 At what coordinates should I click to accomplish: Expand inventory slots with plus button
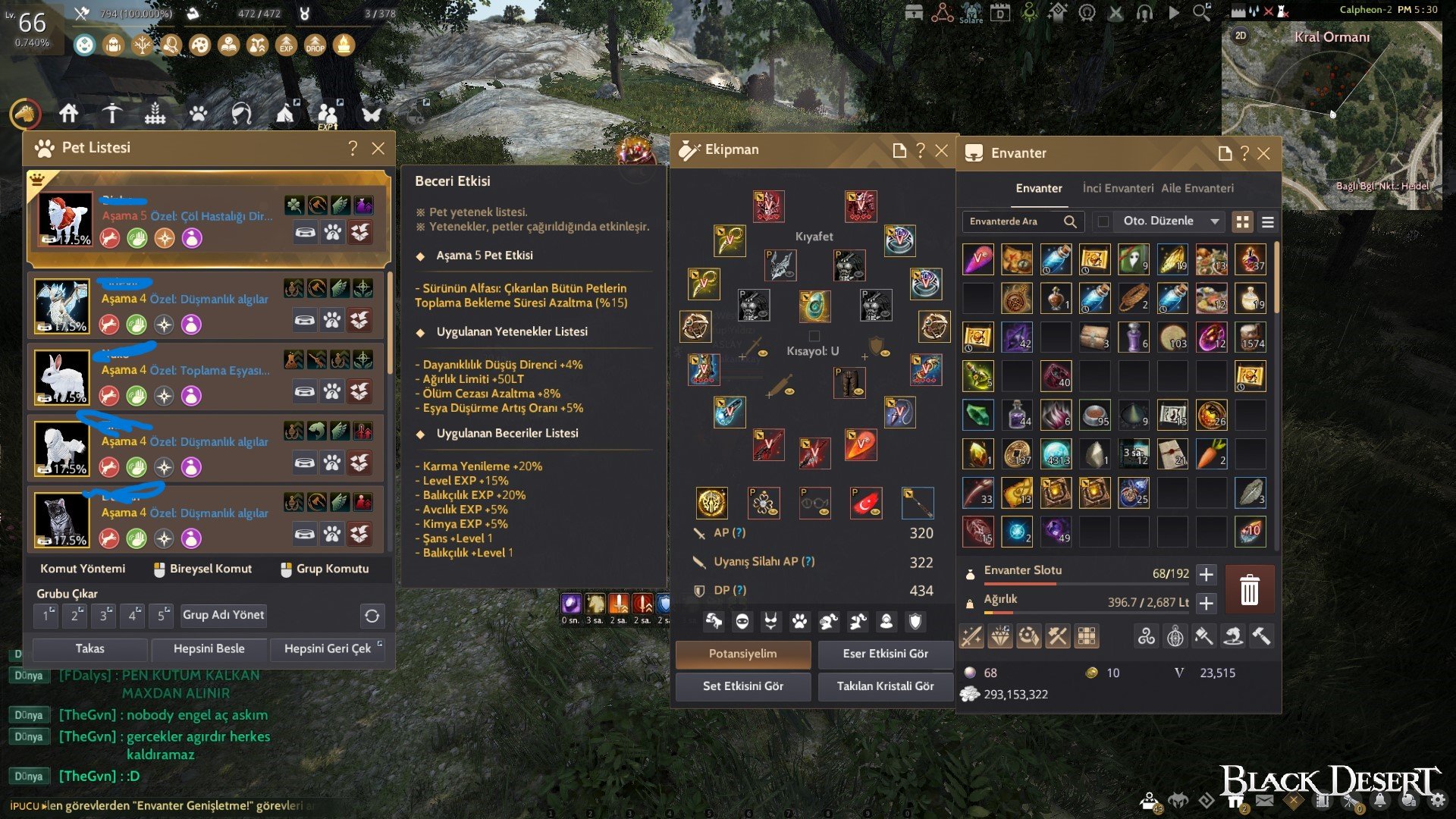pyautogui.click(x=1206, y=574)
